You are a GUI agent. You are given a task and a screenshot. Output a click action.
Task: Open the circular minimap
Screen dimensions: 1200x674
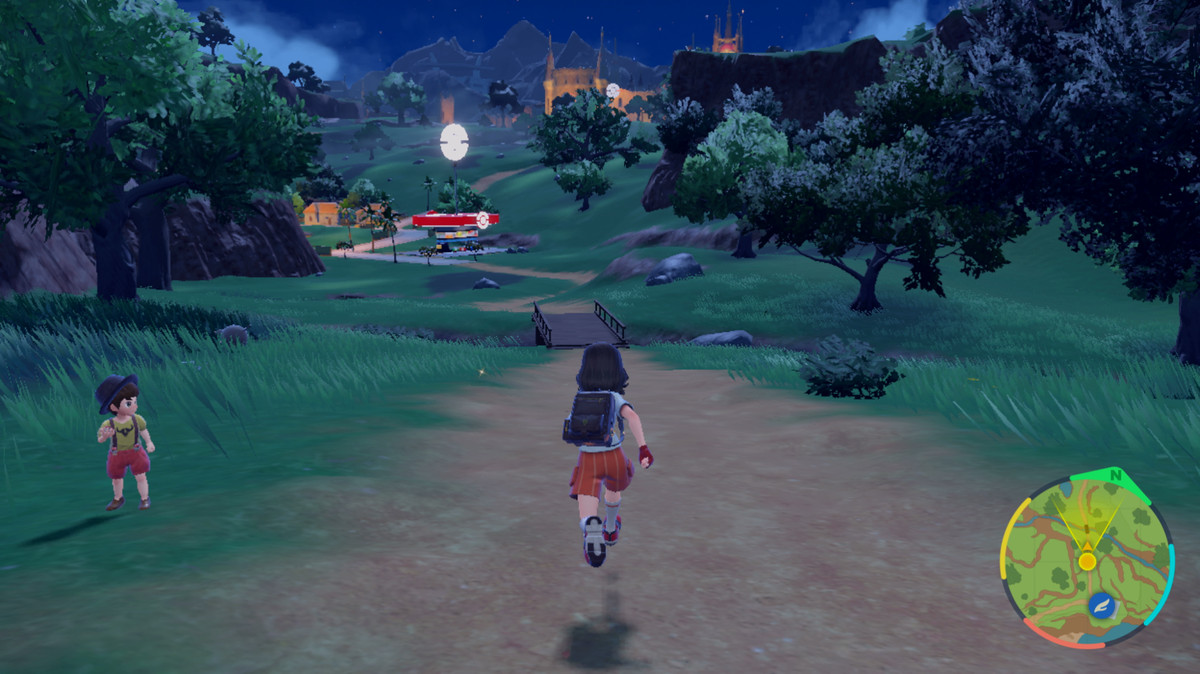(x=1086, y=561)
